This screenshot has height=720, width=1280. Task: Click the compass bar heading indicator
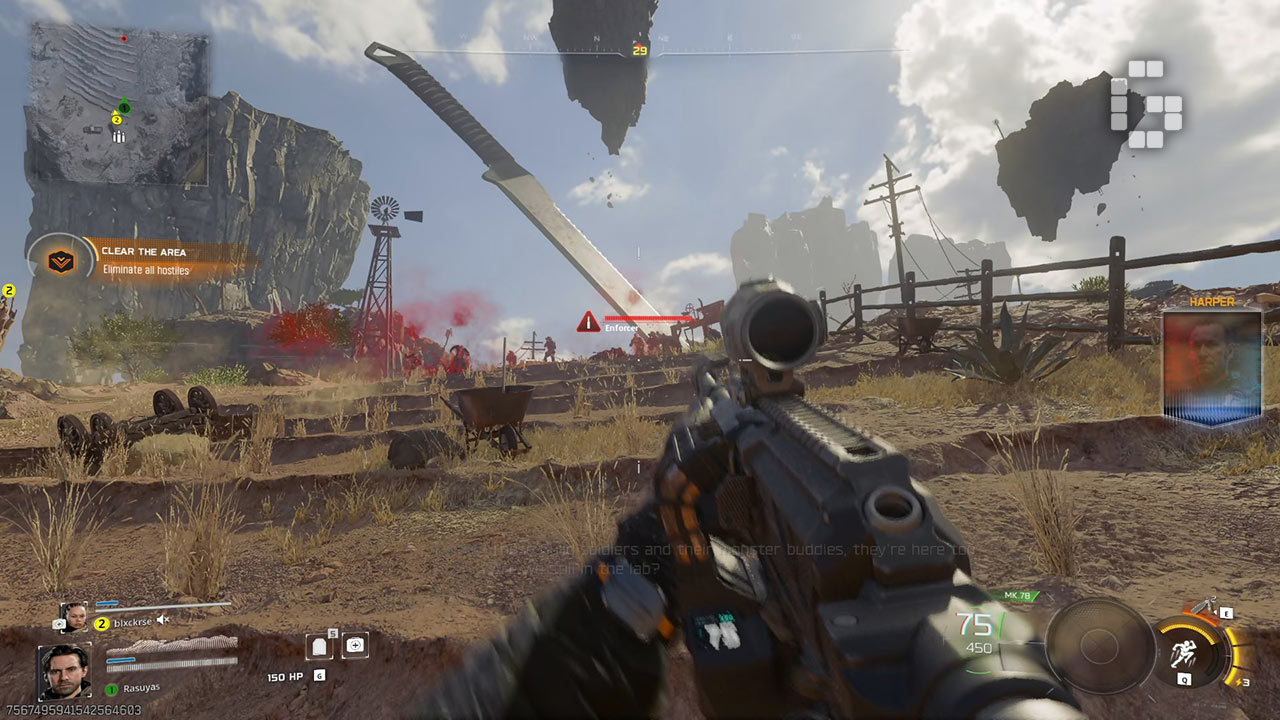tap(639, 50)
